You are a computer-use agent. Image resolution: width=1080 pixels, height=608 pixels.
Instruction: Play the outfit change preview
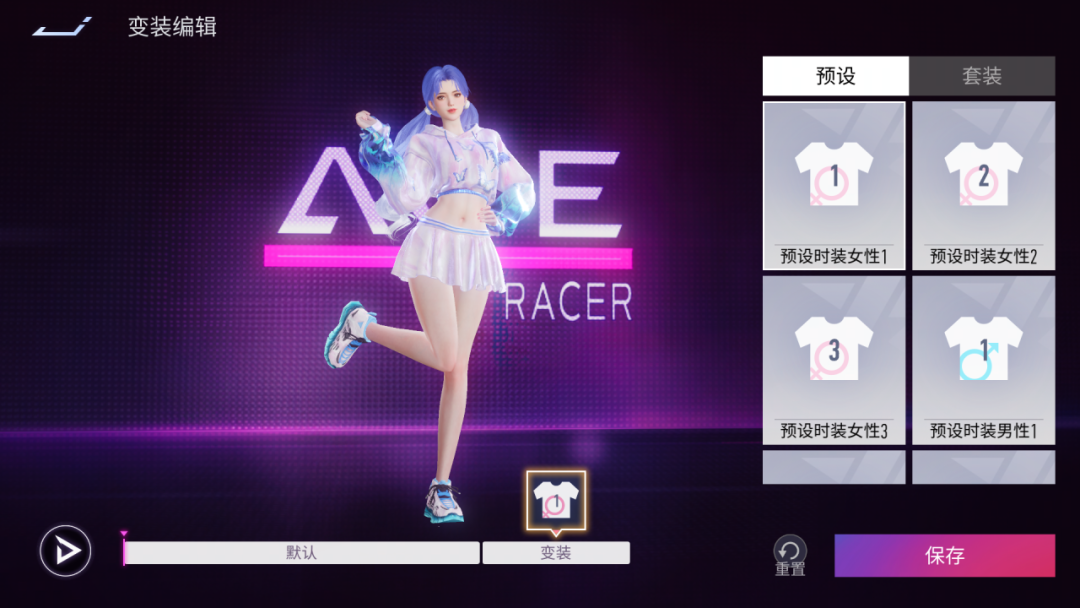[x=66, y=551]
